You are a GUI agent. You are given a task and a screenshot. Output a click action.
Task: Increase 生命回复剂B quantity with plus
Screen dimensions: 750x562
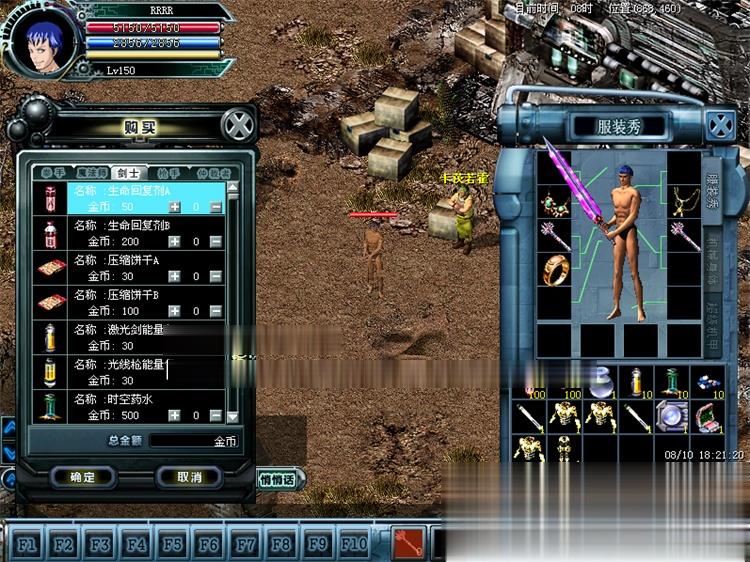174,241
